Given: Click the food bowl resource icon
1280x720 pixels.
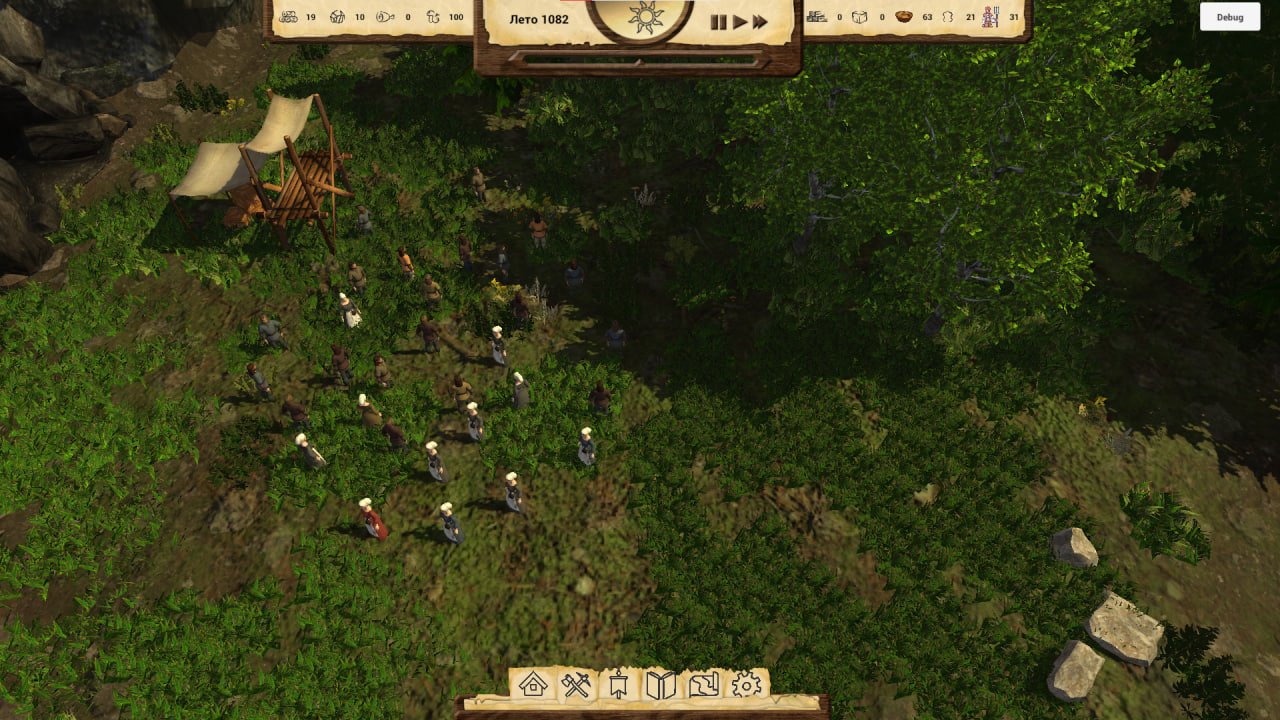Looking at the screenshot, I should coord(904,17).
